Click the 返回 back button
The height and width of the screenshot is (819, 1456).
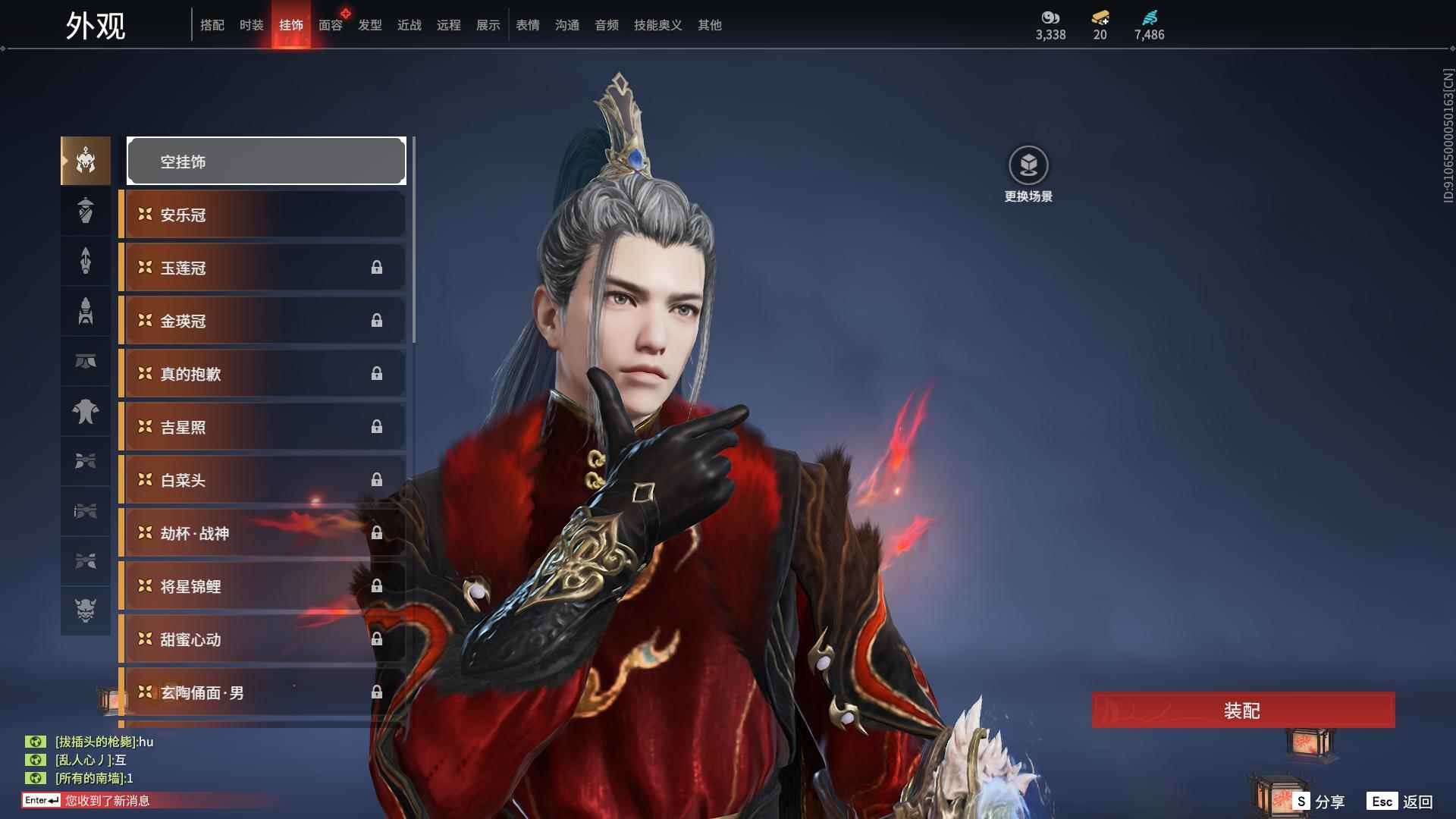[1400, 801]
